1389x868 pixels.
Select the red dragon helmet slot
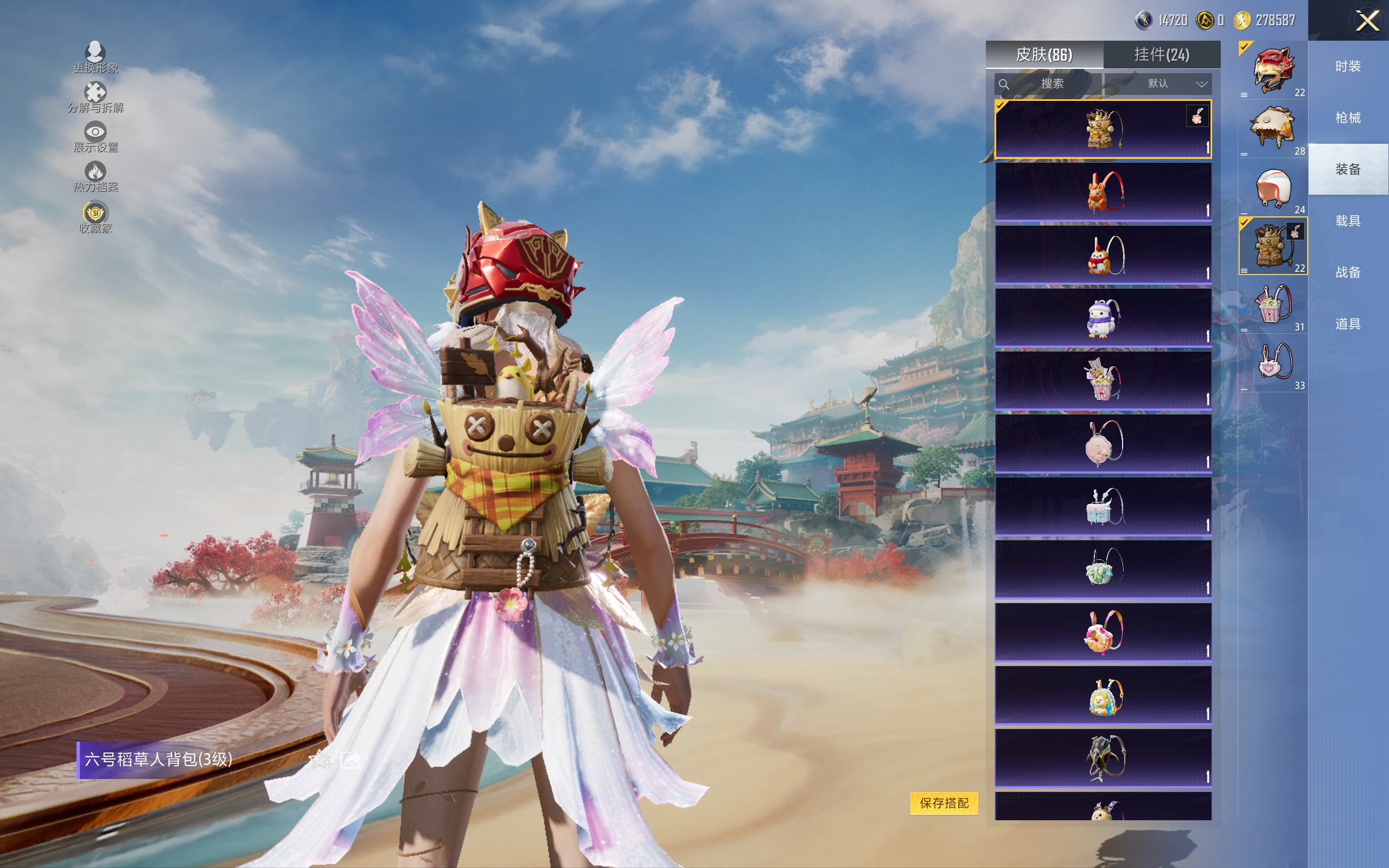[1272, 71]
